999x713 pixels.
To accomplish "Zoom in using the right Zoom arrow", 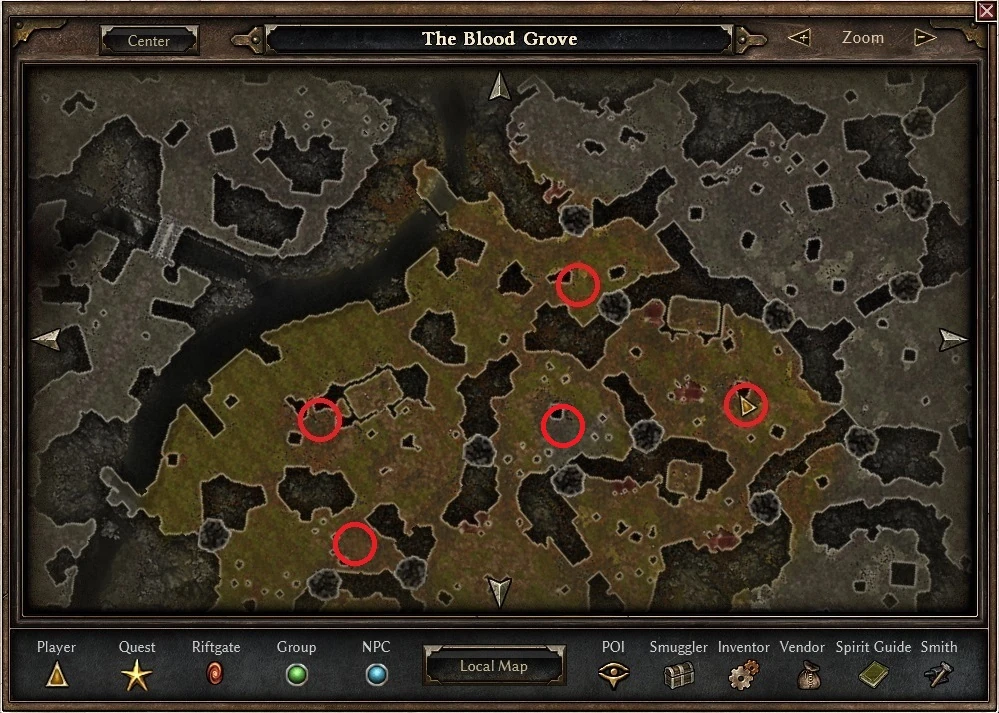I will click(x=925, y=38).
